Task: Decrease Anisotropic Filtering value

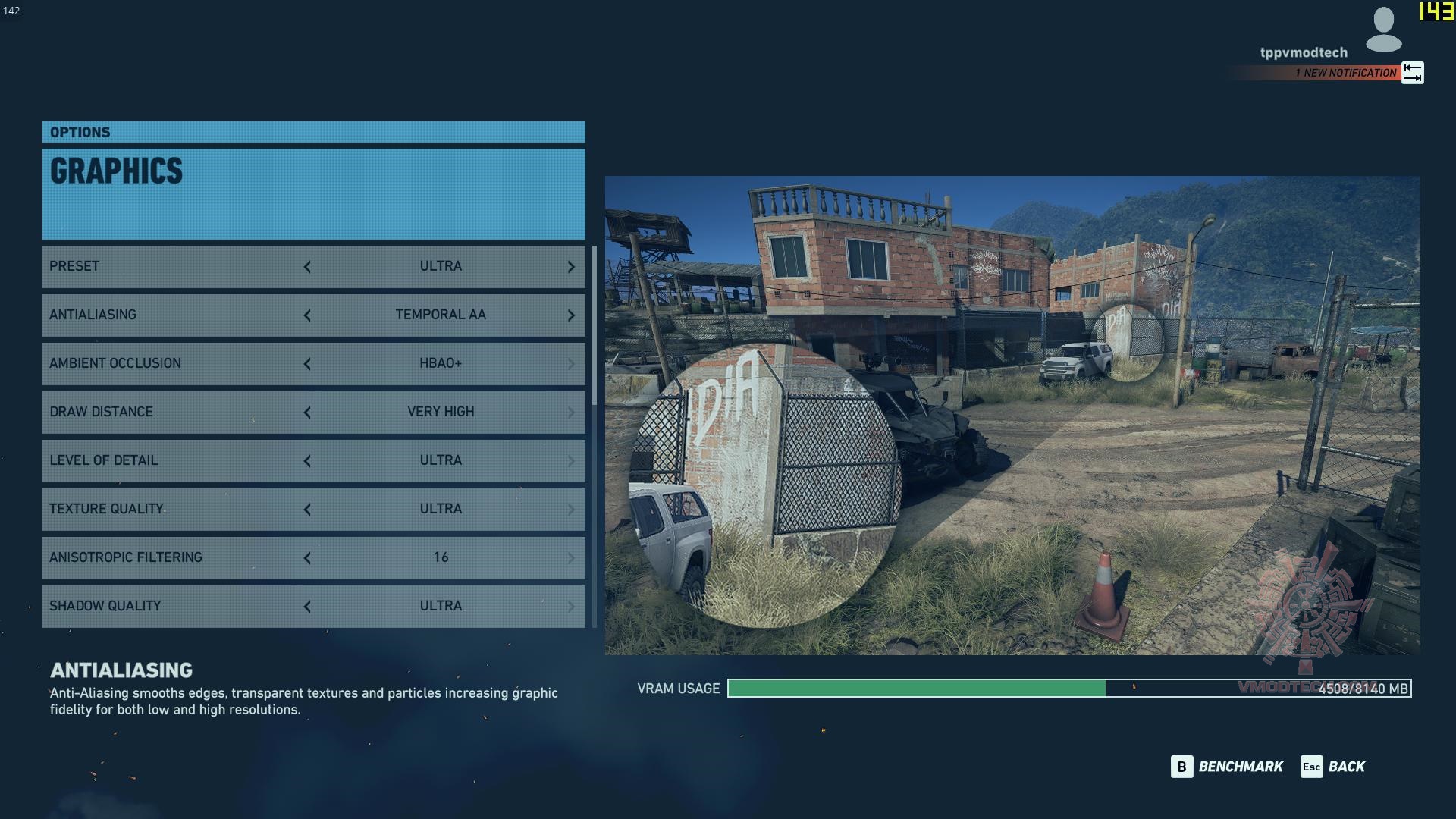Action: coord(307,558)
